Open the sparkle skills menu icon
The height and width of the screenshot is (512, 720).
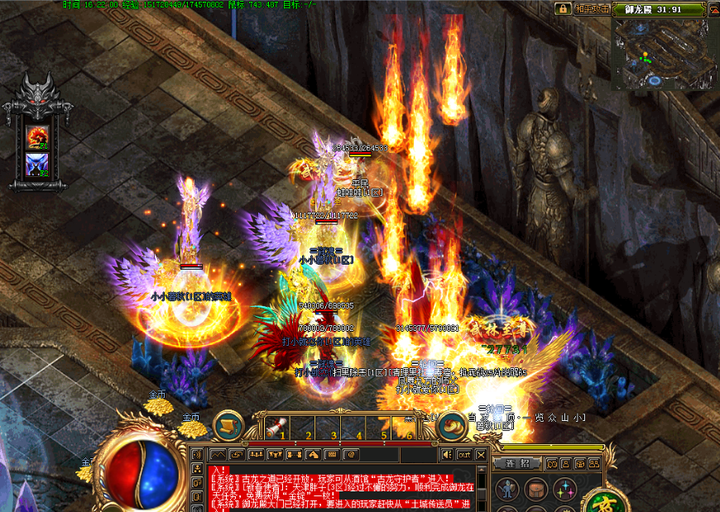coord(564,490)
